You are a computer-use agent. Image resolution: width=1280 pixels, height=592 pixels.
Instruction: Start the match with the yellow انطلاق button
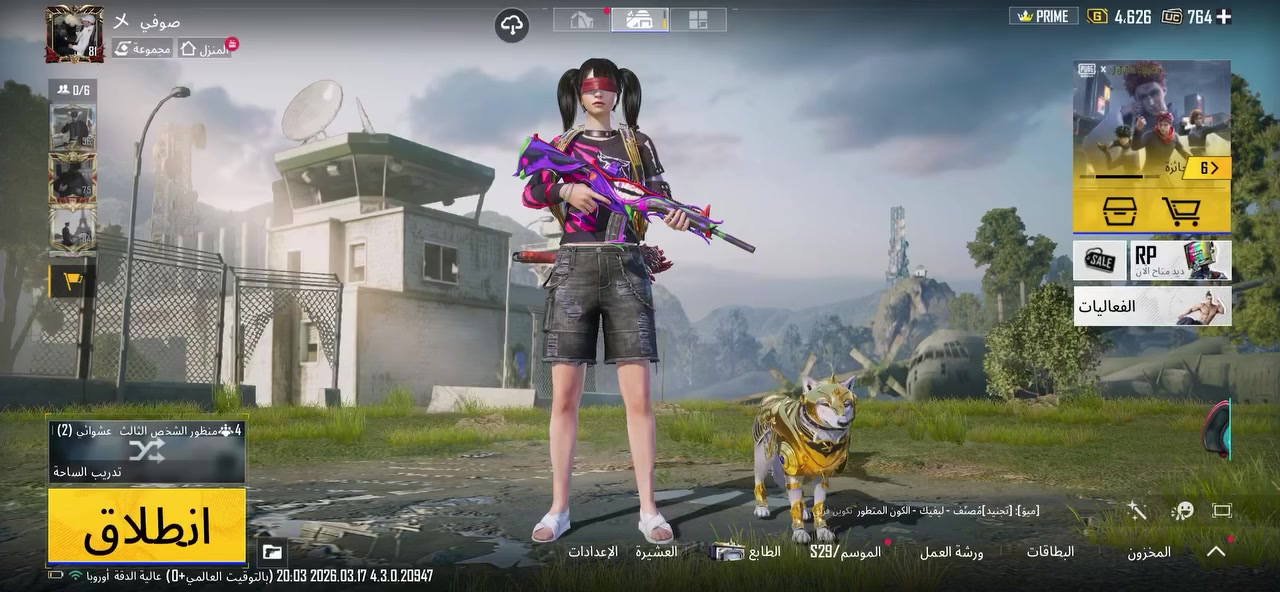[x=147, y=526]
